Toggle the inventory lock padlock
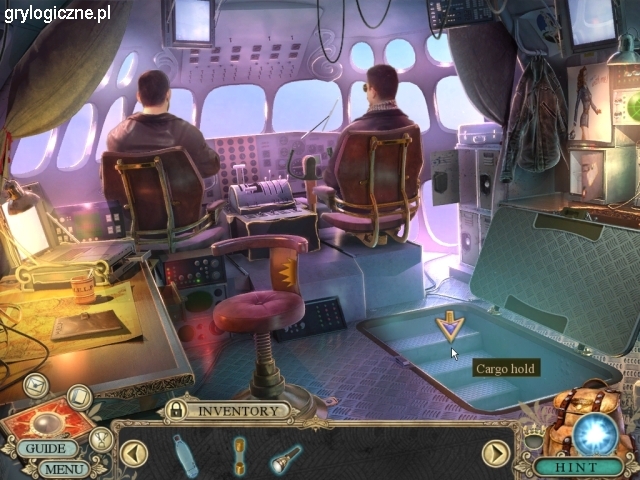Screen dimensions: 640x480 [x=176, y=410]
